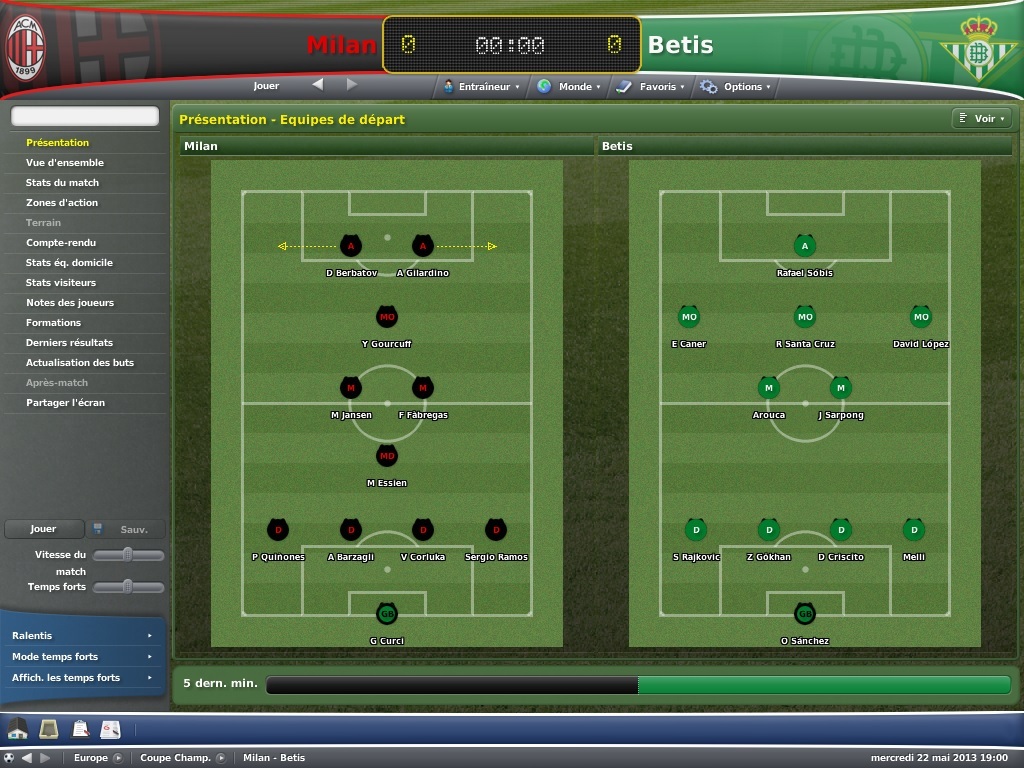Expand Mode temps forts
Viewport: 1024px width, 768px height.
[x=81, y=657]
